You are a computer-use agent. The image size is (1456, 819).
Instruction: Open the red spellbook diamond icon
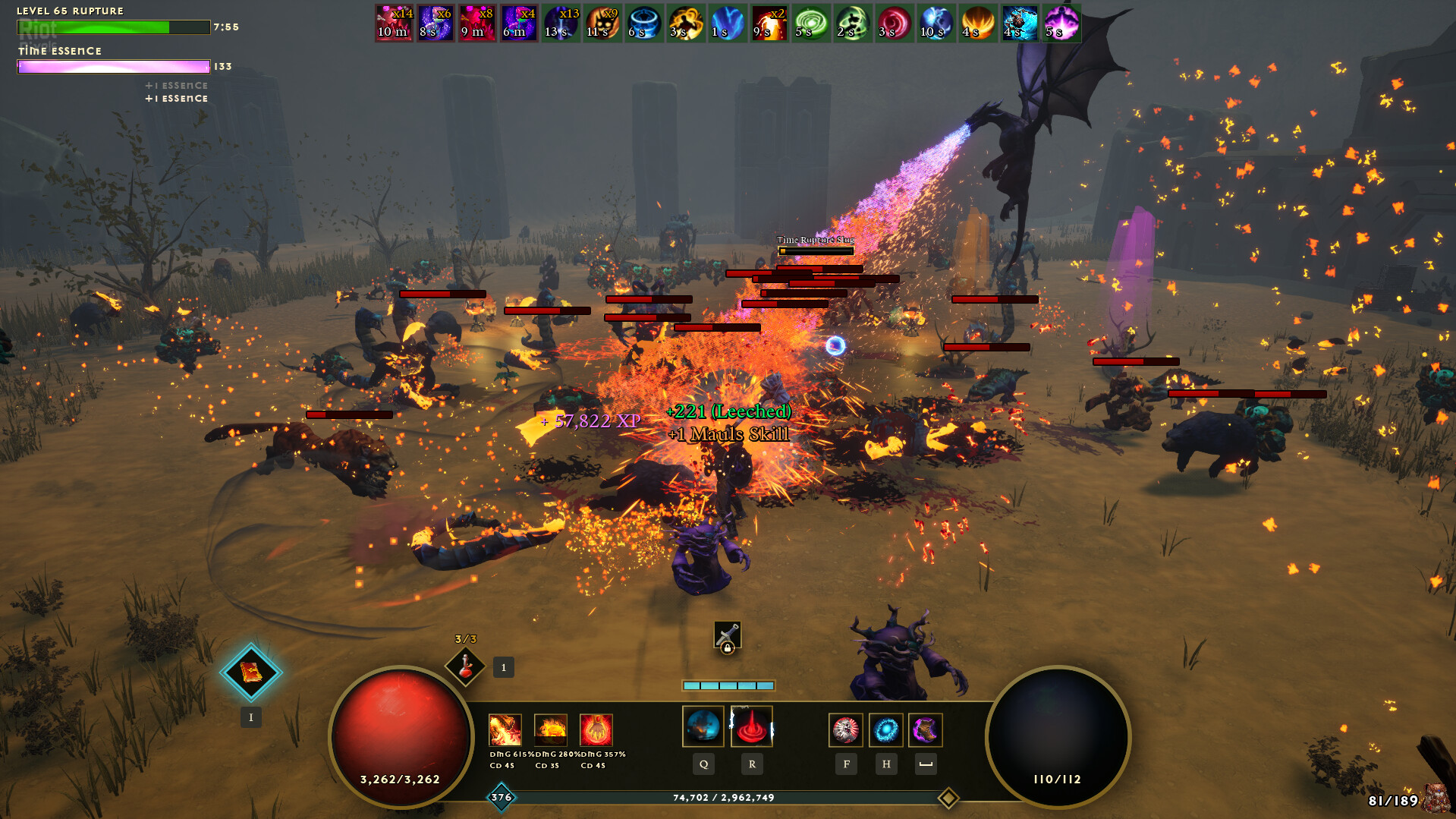[x=251, y=673]
